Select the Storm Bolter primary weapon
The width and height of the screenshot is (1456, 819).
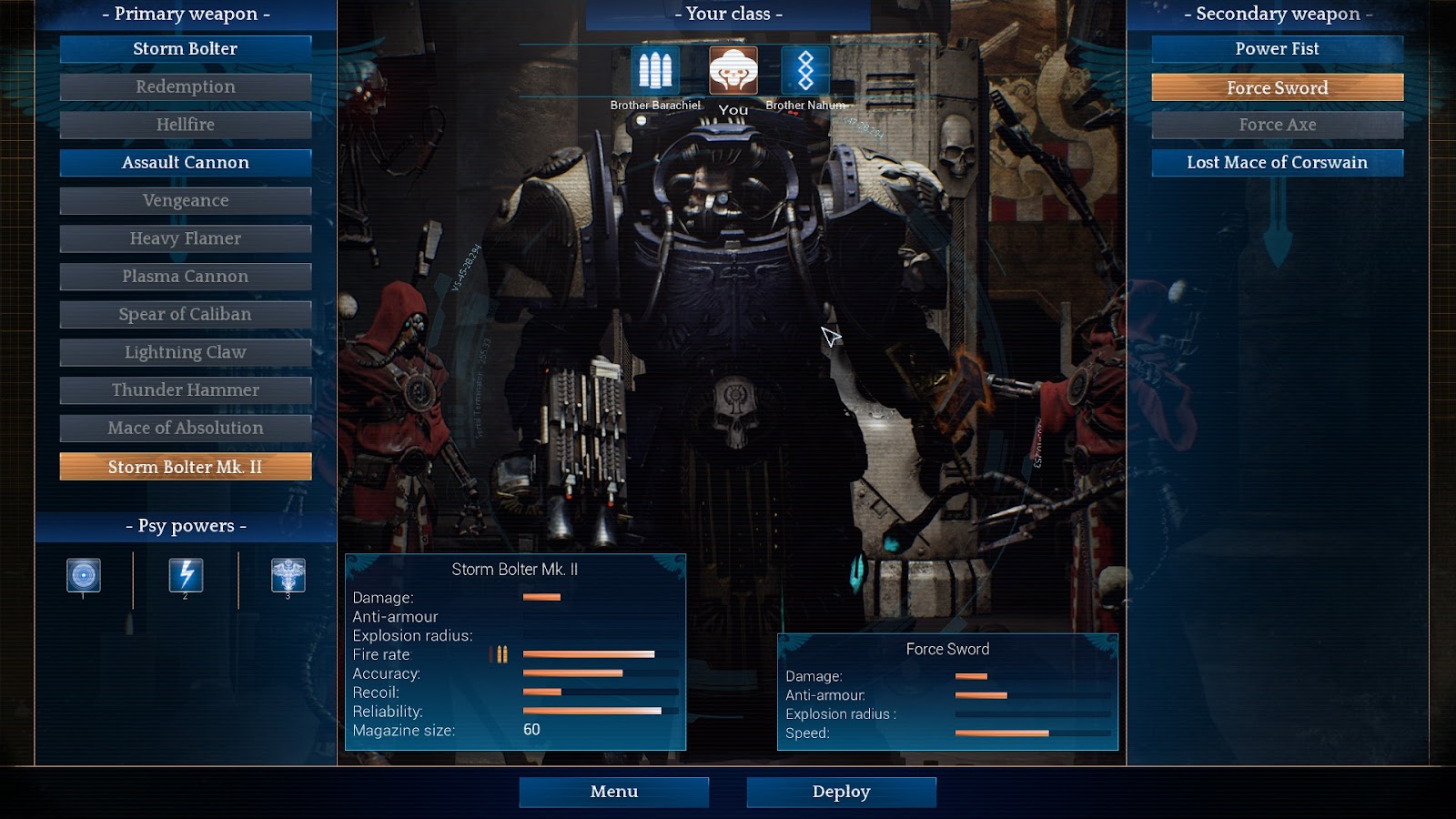tap(186, 49)
